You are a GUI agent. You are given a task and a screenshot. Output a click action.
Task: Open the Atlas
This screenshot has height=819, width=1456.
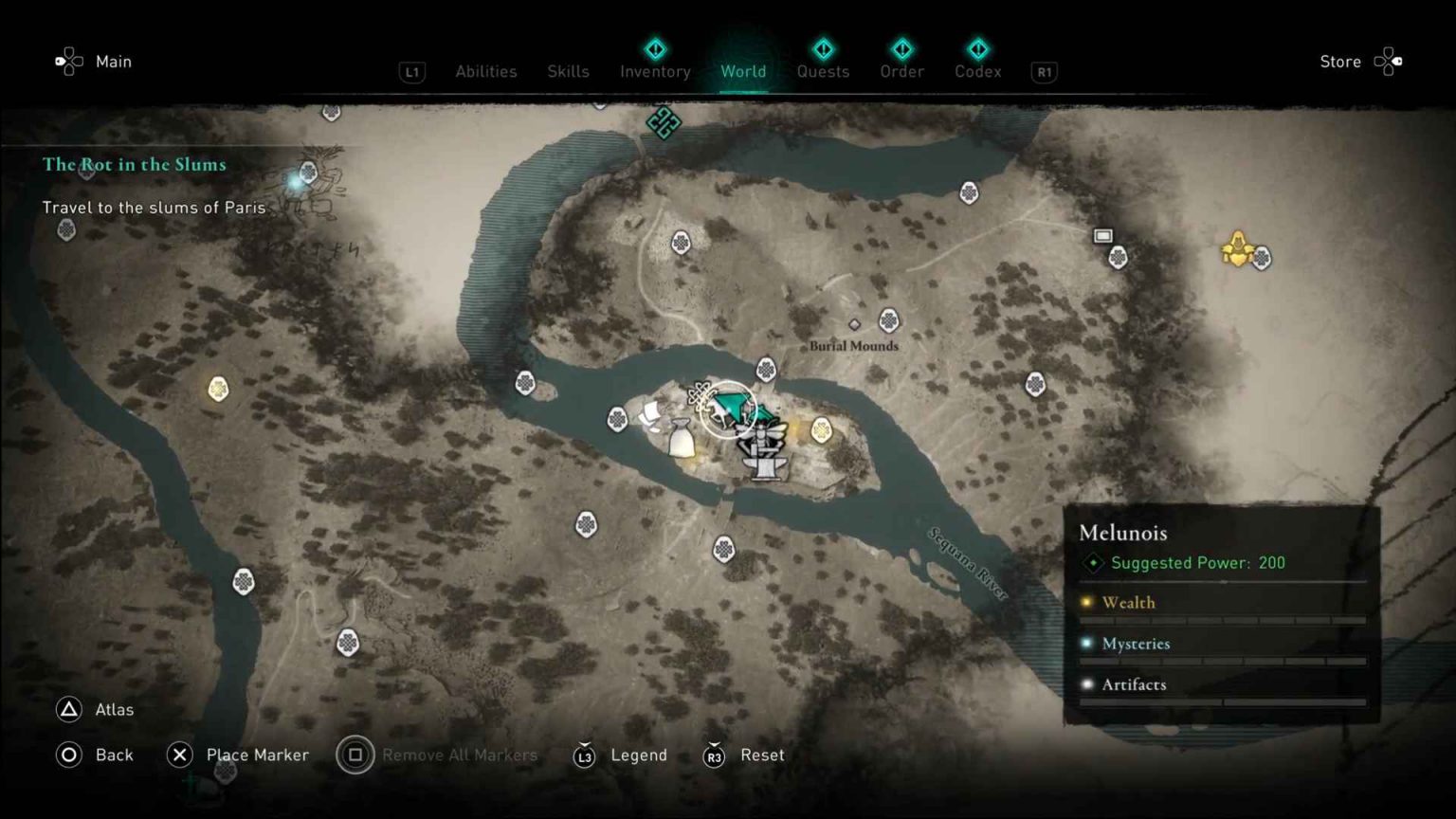tap(95, 709)
